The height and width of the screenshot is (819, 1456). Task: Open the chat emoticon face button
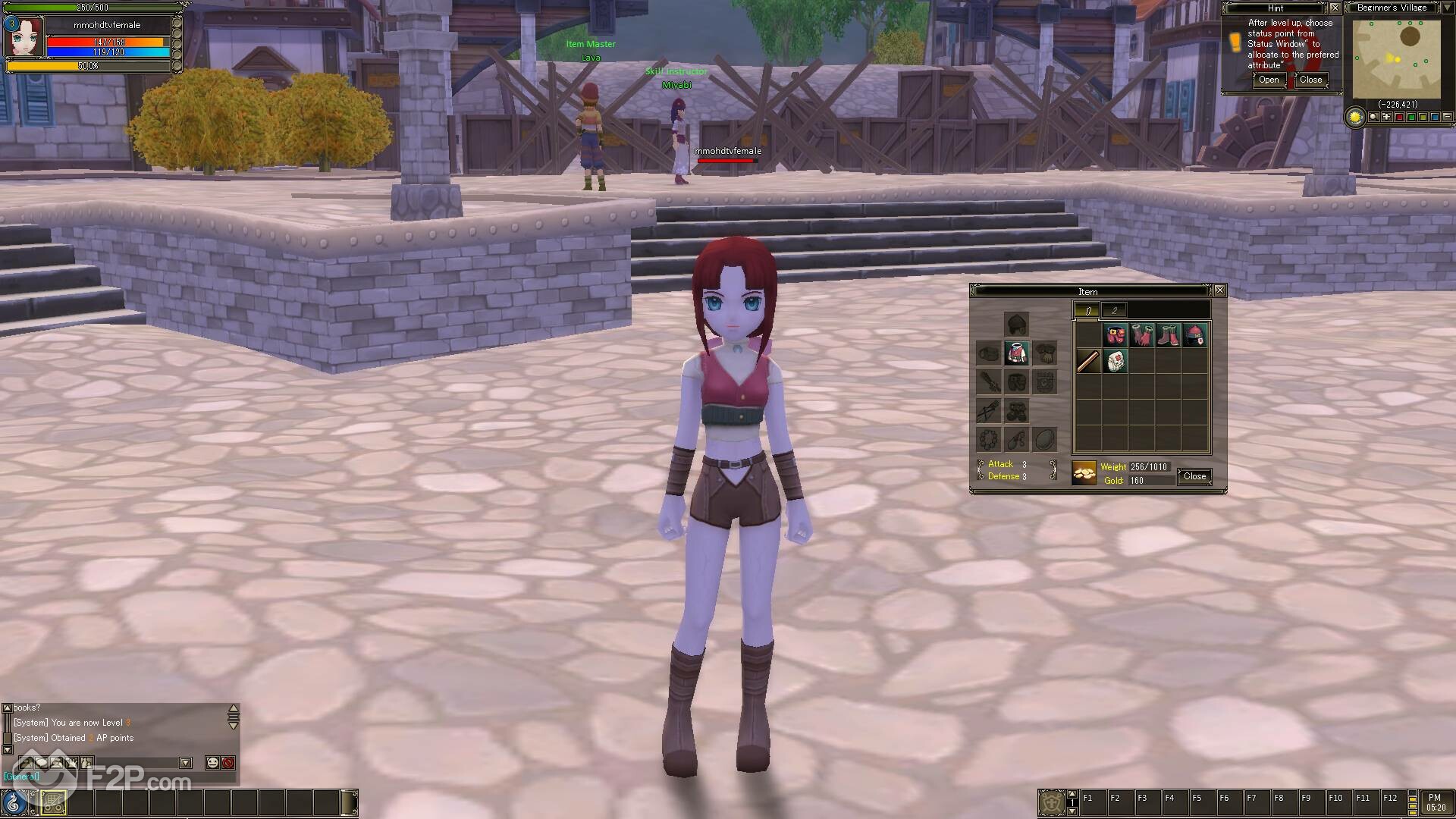[x=212, y=763]
